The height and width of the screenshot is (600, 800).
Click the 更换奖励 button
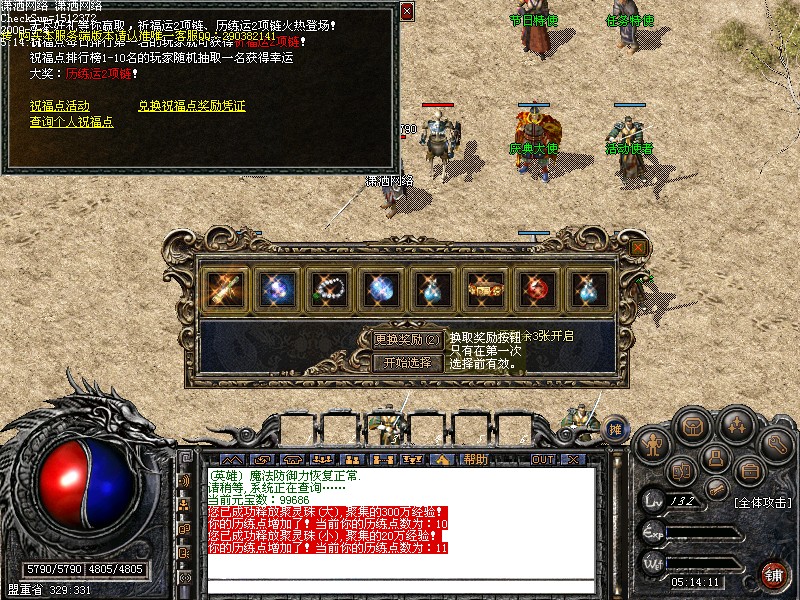click(407, 340)
